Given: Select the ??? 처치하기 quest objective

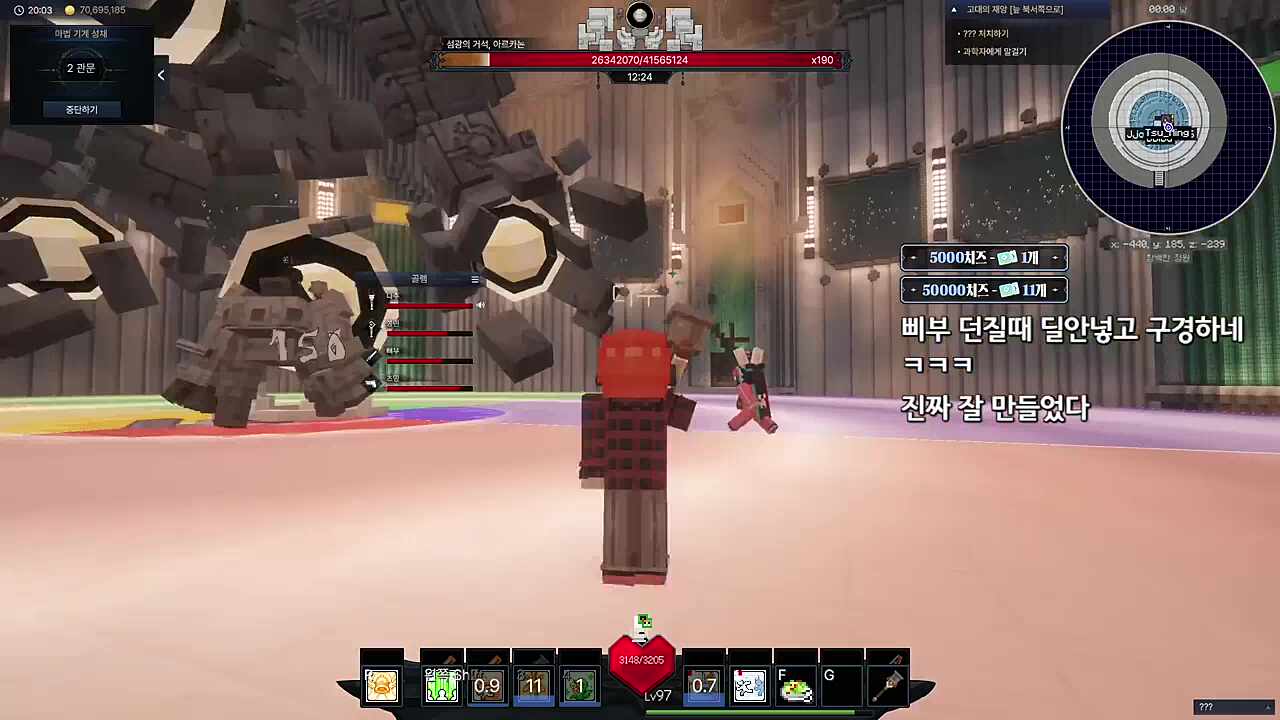Looking at the screenshot, I should 987,32.
